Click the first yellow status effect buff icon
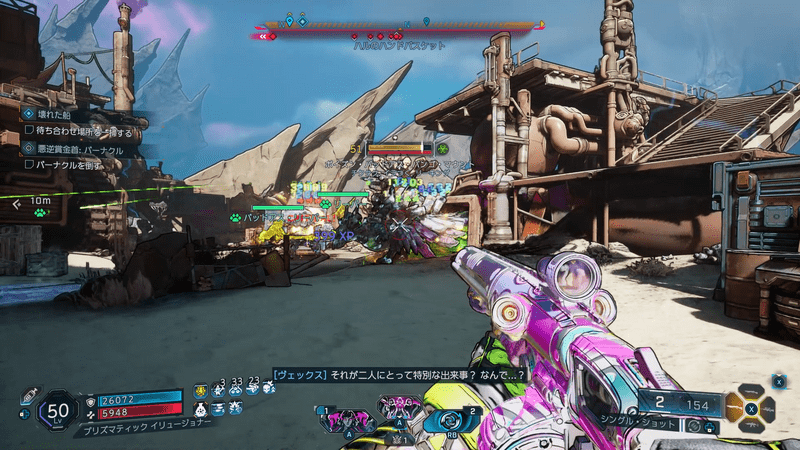Viewport: 800px width, 450px height. point(201,391)
